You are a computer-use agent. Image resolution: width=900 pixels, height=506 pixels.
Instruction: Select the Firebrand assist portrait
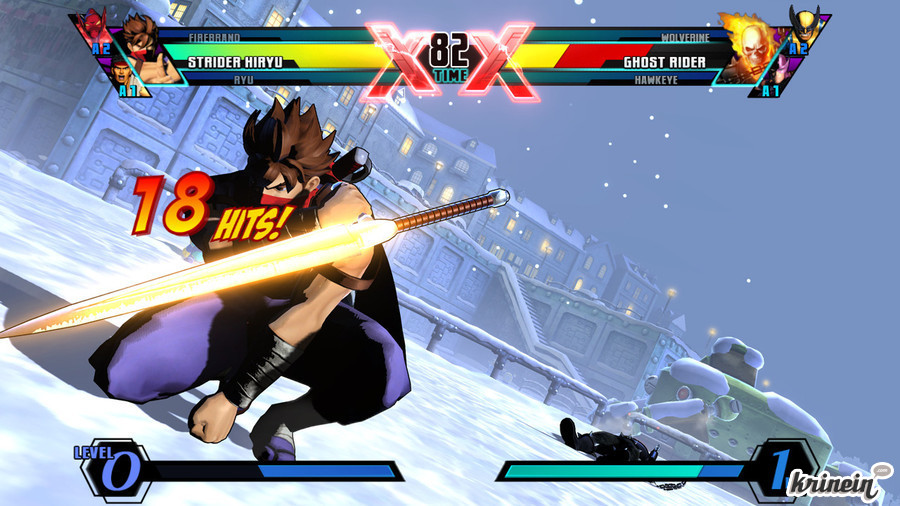[94, 26]
